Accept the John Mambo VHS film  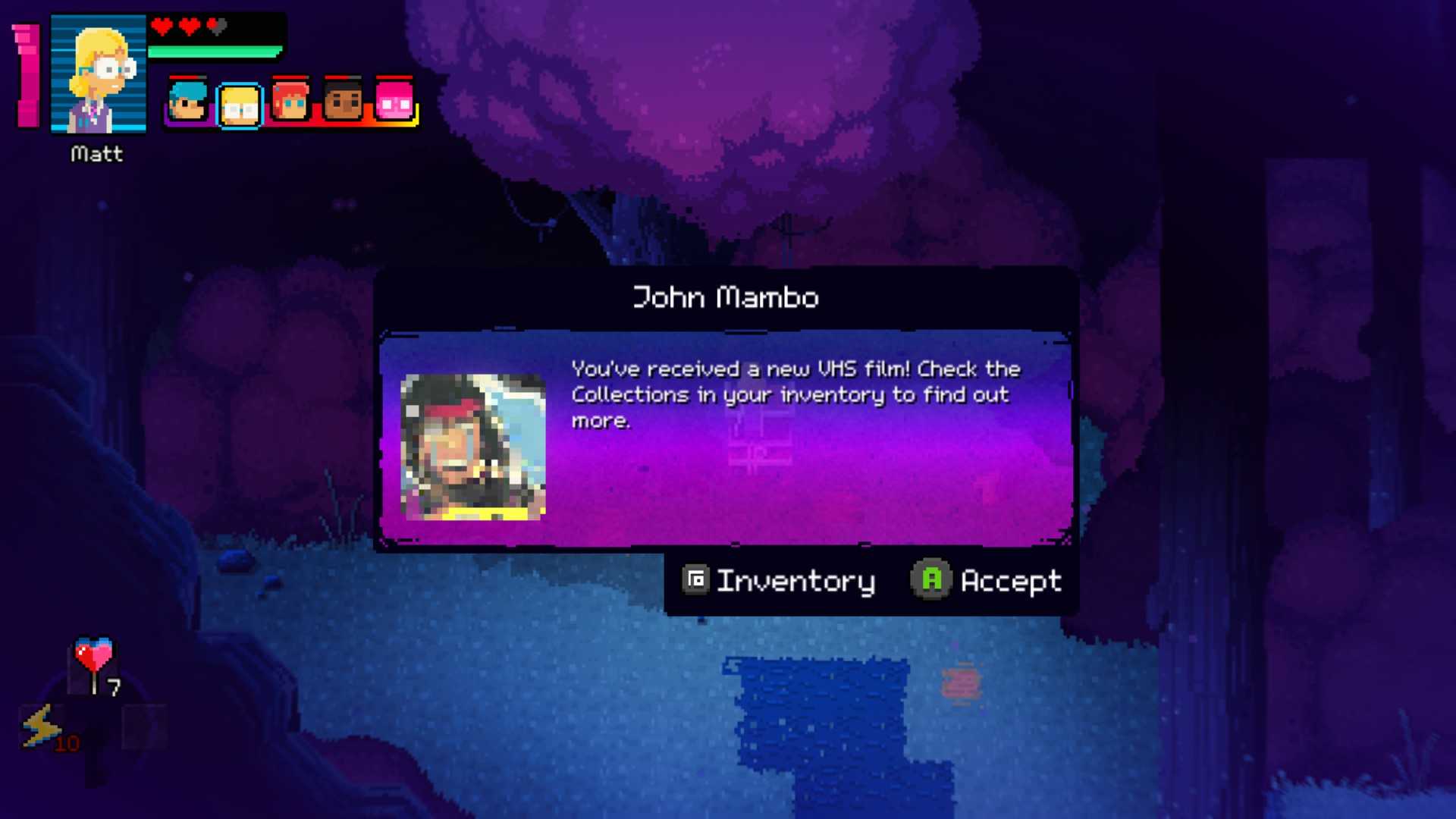pos(986,581)
